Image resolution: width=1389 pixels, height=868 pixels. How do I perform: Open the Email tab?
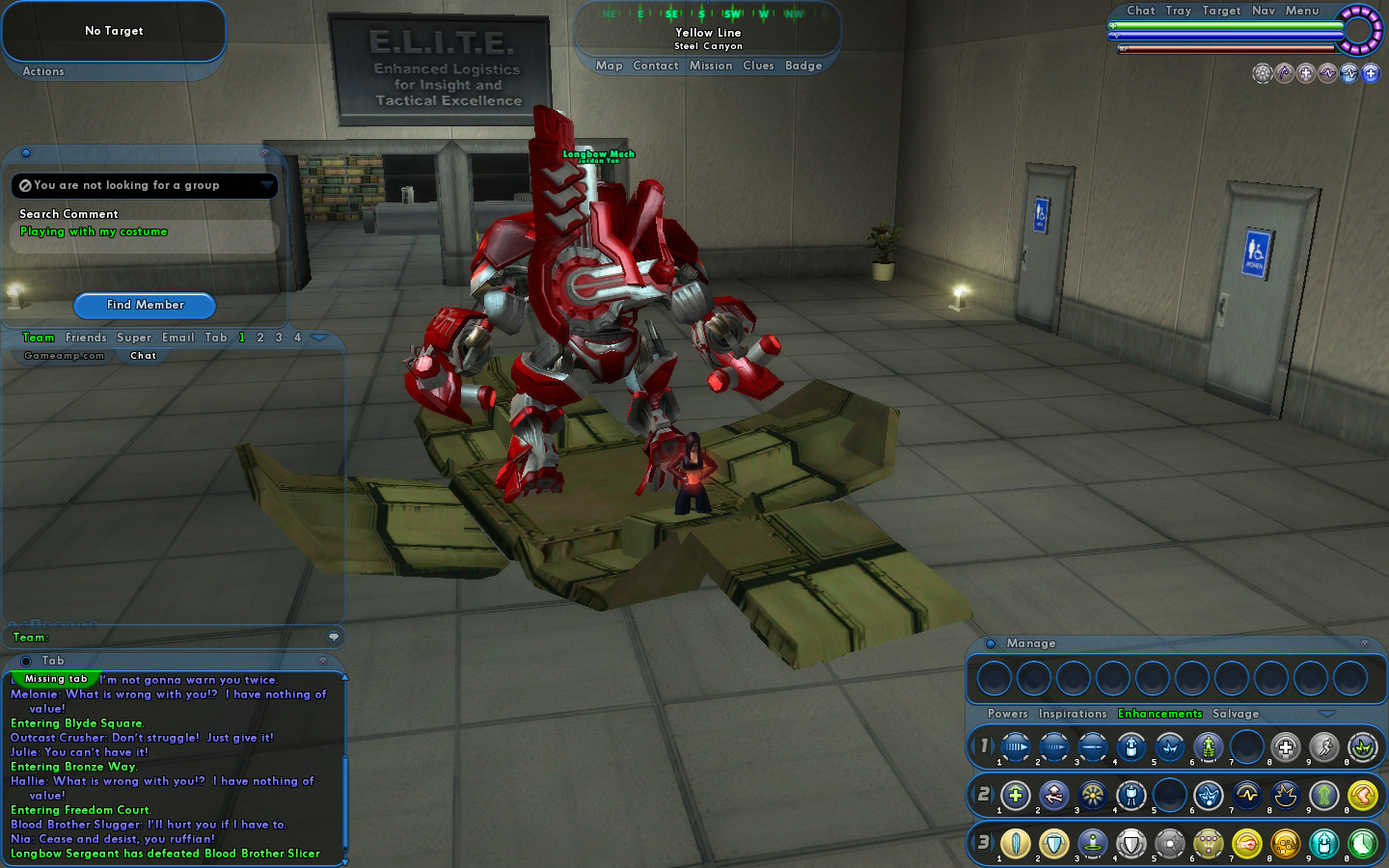pyautogui.click(x=178, y=338)
